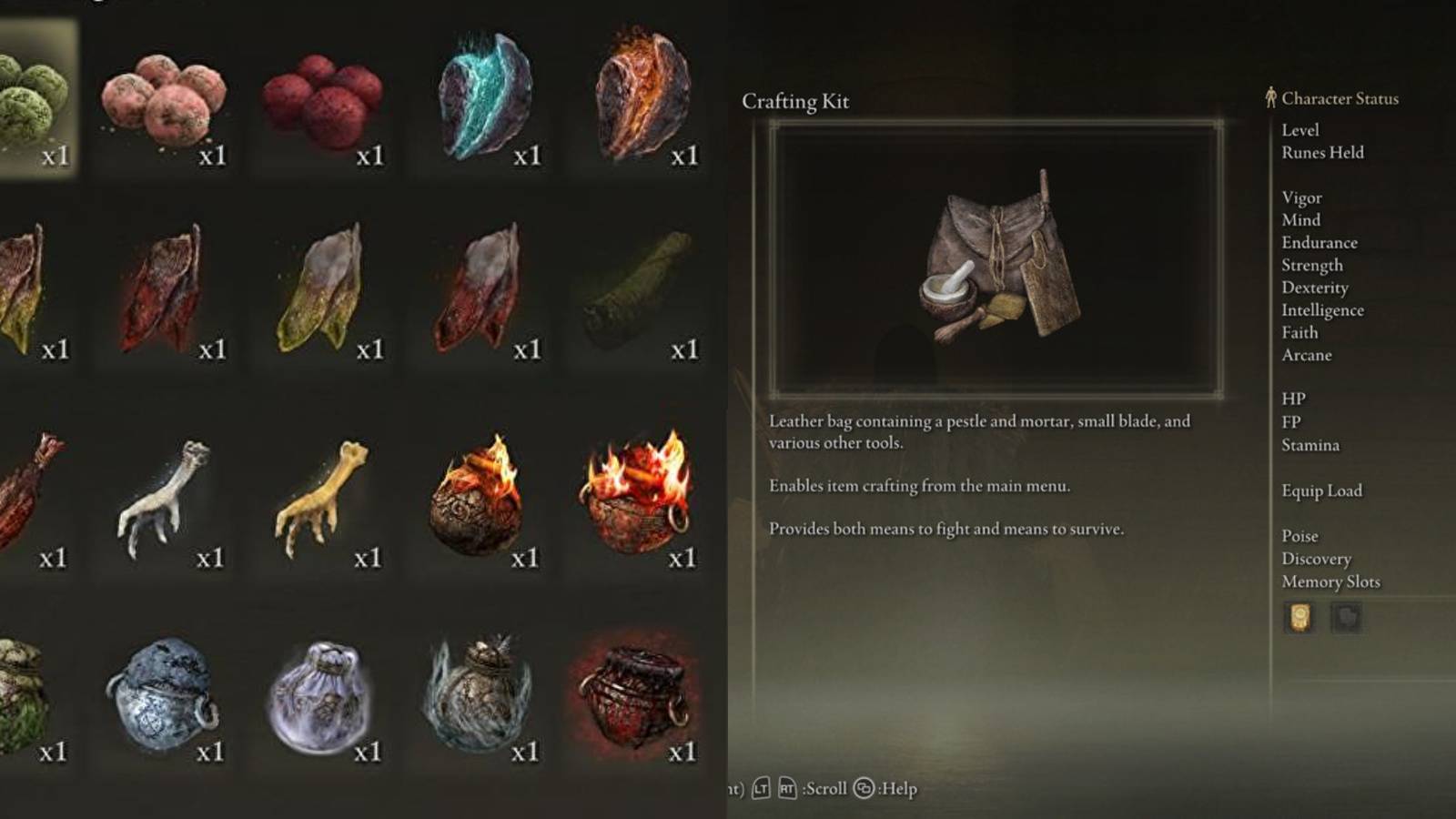Toggle the gold medallion indicator below Memory Slots
This screenshot has width=1456, height=819.
point(1299,618)
